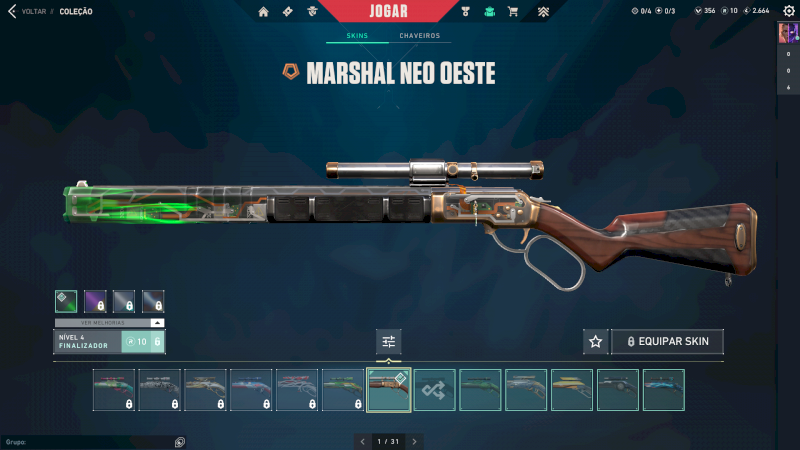
Task: Select the green default variant swatch
Action: pos(66,301)
